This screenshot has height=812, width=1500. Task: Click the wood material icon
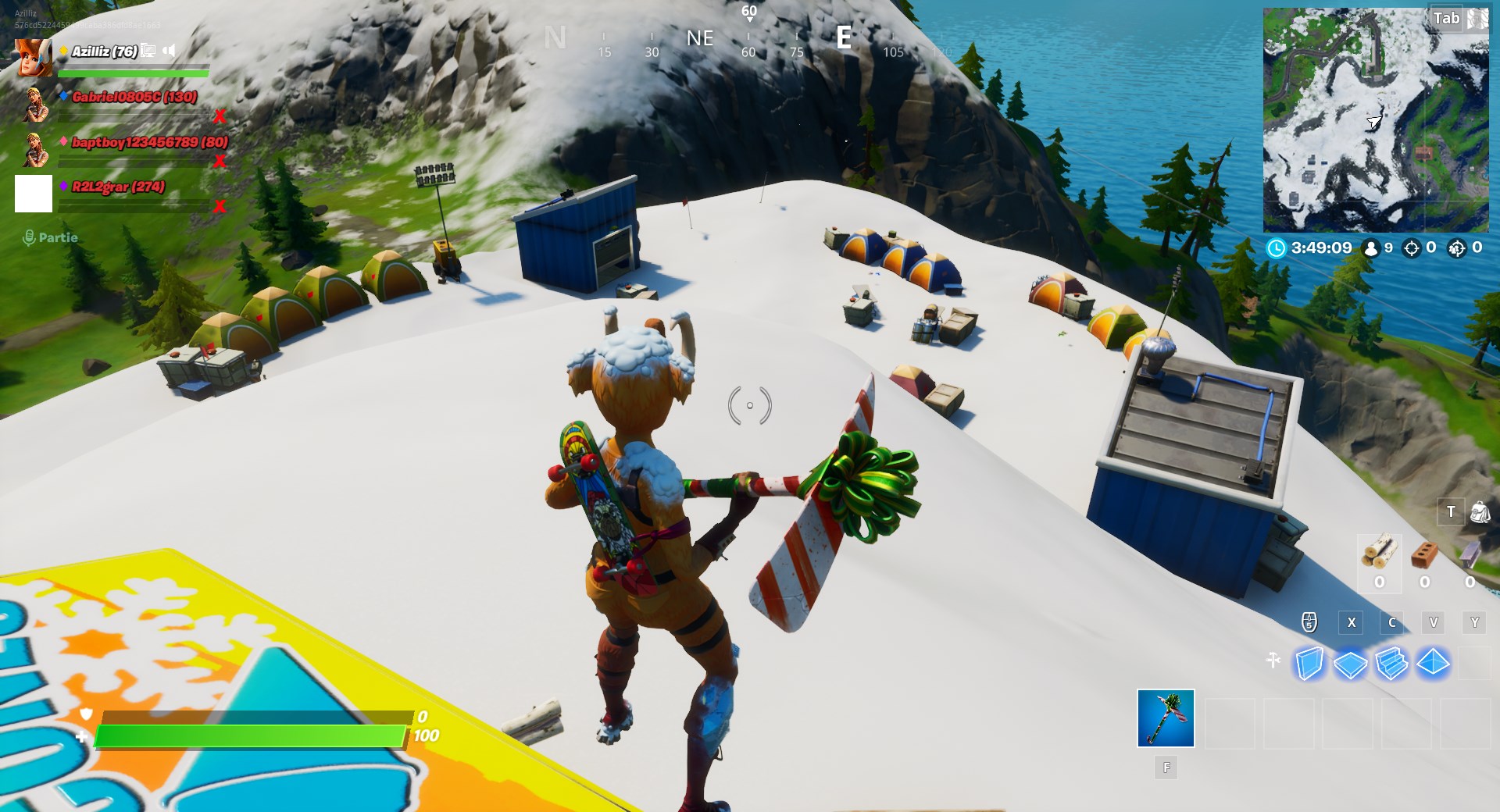click(x=1380, y=554)
